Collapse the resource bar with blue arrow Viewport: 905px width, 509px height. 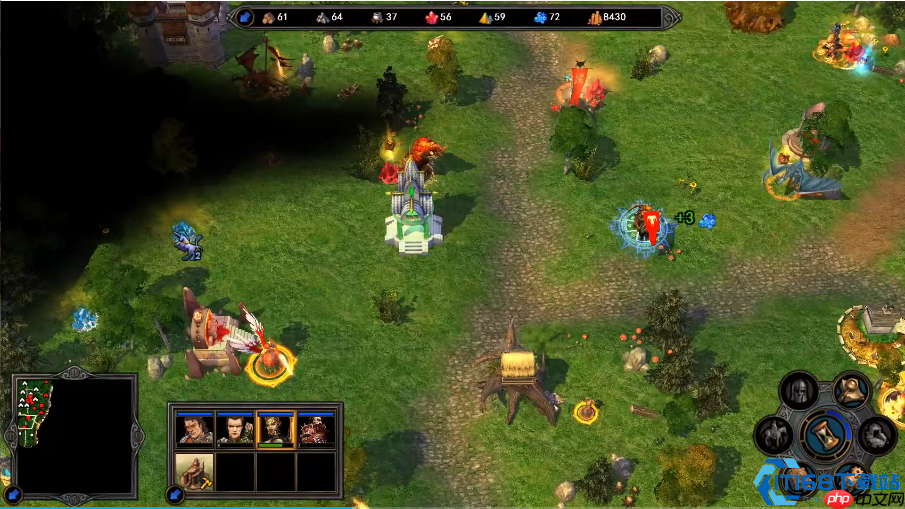246,16
